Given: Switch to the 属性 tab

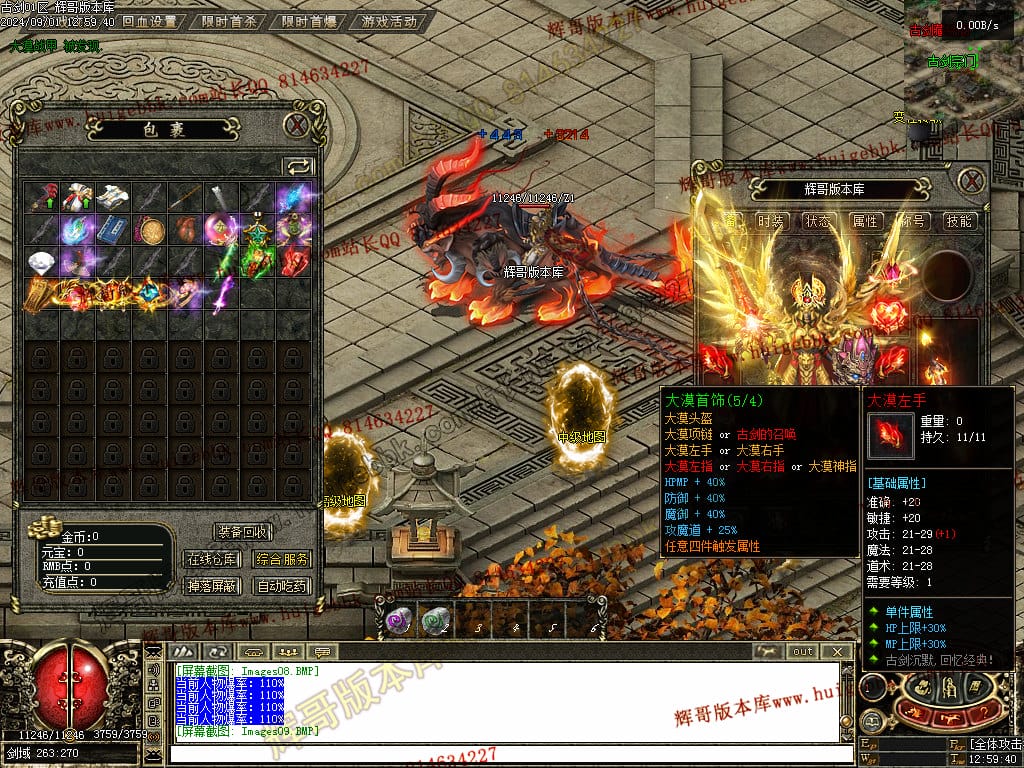Looking at the screenshot, I should (x=865, y=221).
